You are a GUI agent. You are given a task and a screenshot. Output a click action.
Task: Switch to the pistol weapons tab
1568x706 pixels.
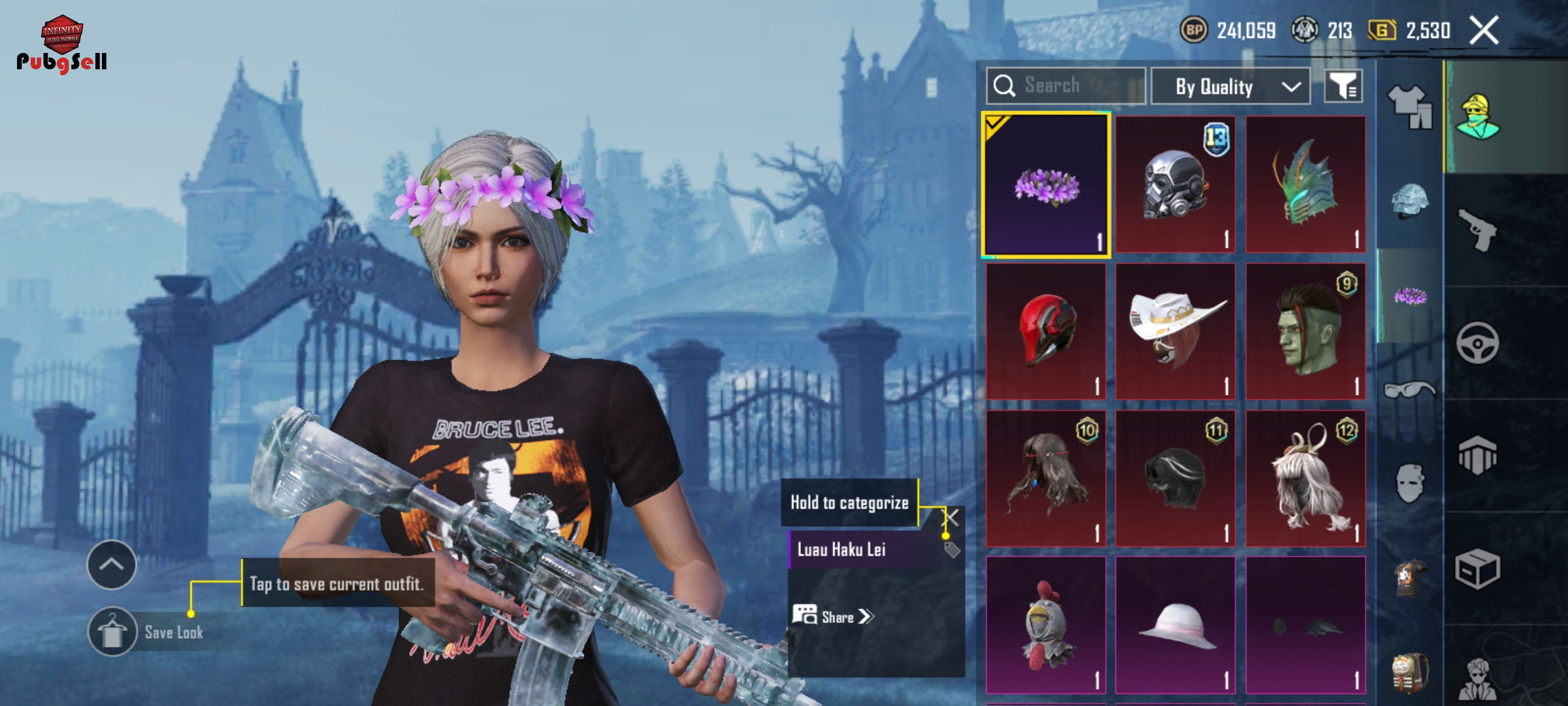coord(1478,229)
